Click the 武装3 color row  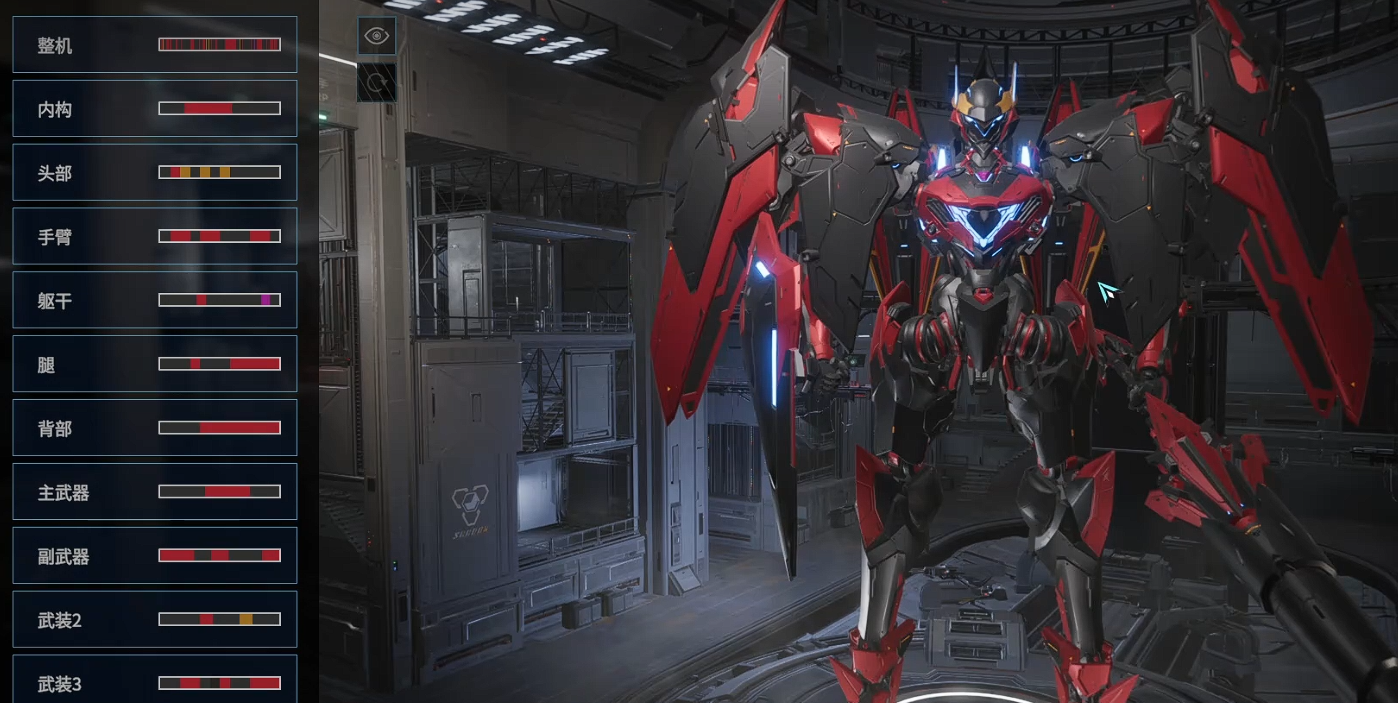pyautogui.click(x=154, y=682)
